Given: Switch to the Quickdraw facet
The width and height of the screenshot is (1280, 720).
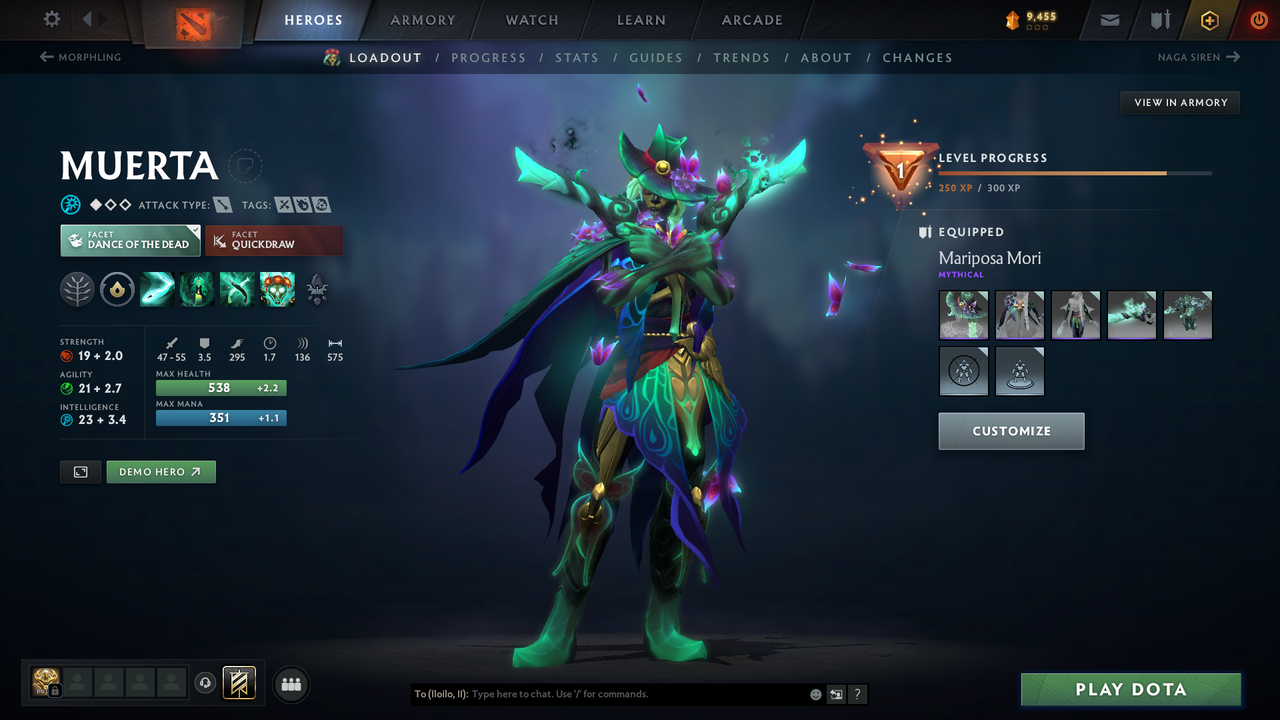Looking at the screenshot, I should [x=274, y=240].
